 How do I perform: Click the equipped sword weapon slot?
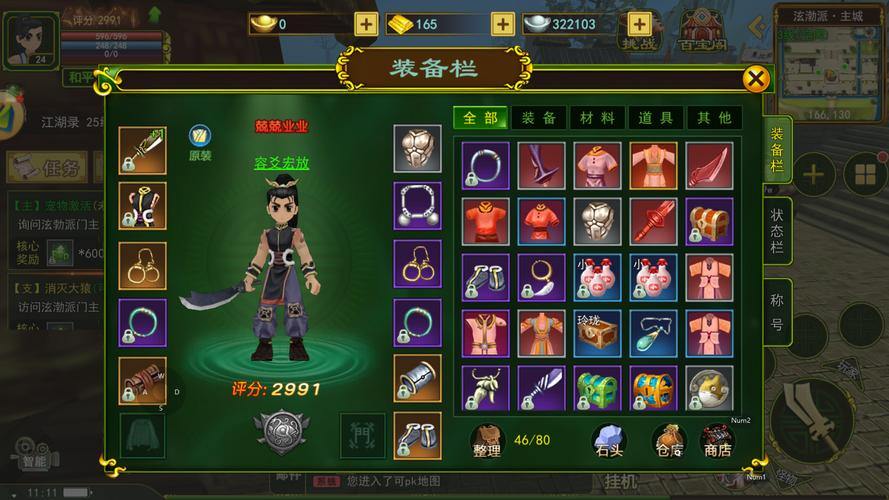click(142, 151)
